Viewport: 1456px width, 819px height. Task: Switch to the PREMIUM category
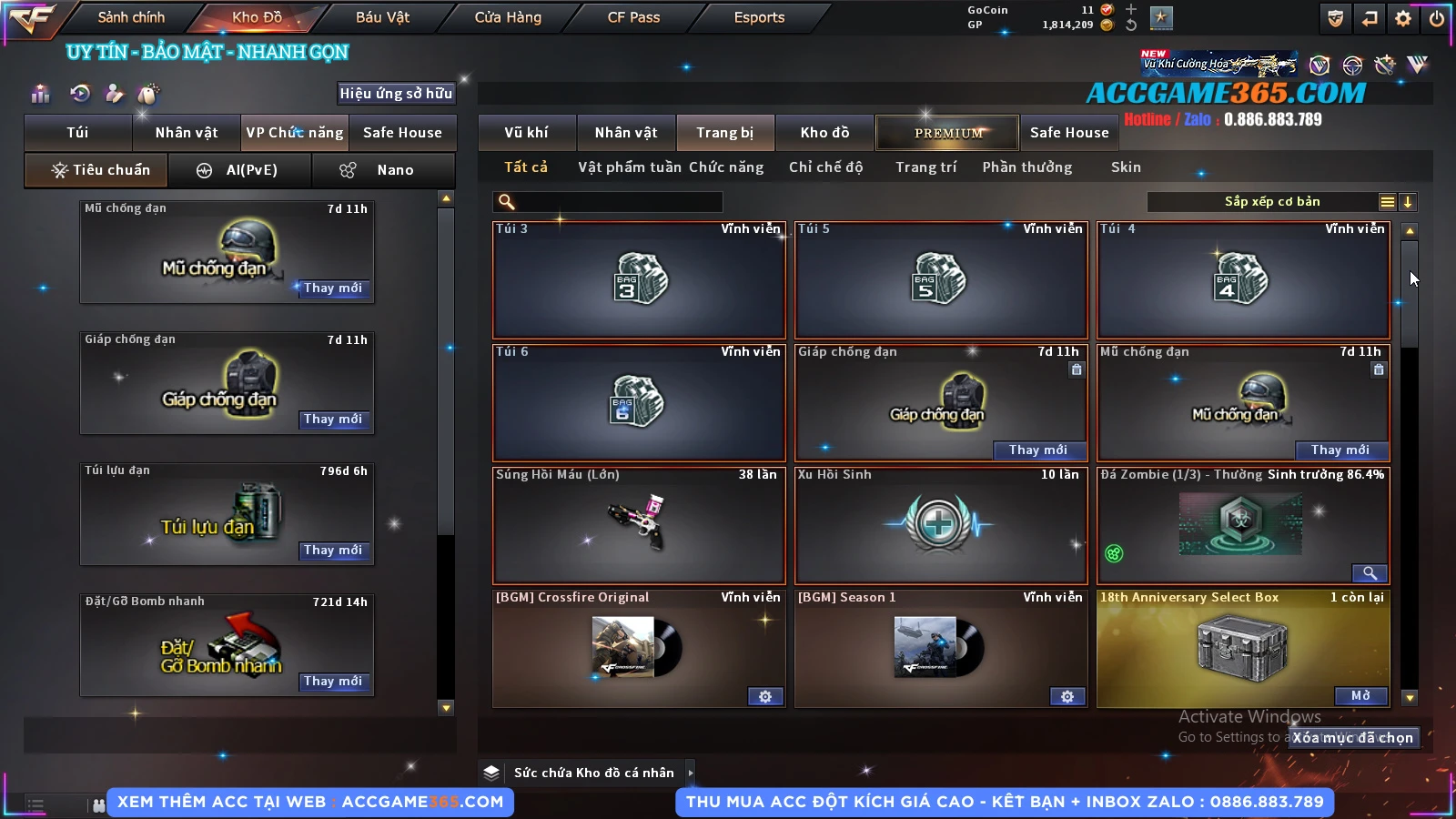coord(947,133)
